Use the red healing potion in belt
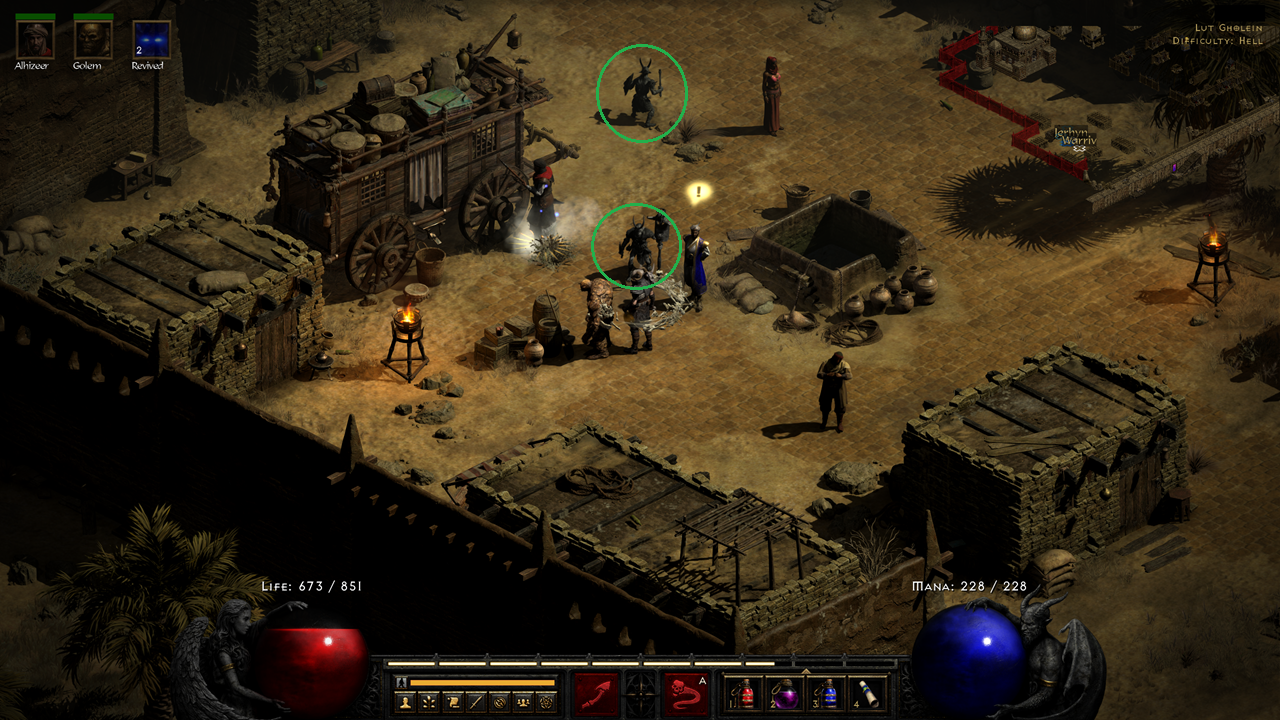The height and width of the screenshot is (720, 1280). 745,693
